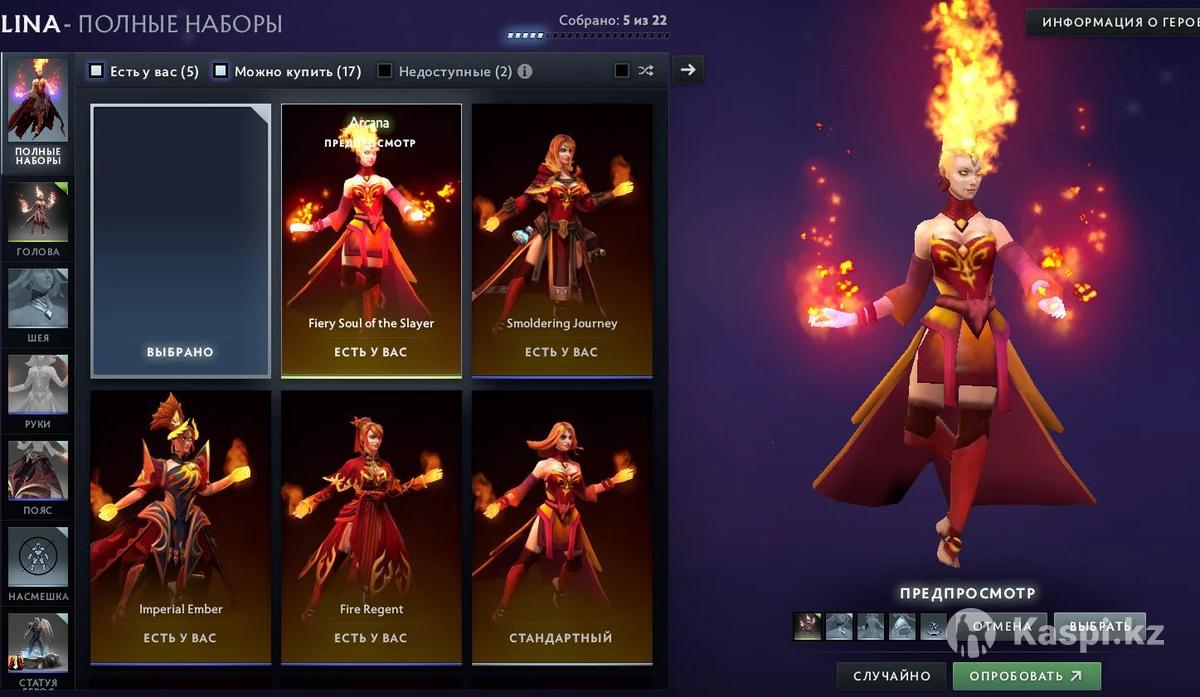Image resolution: width=1200 pixels, height=697 pixels.
Task: Switch to the Head (Голова) slot tab
Action: 38,218
